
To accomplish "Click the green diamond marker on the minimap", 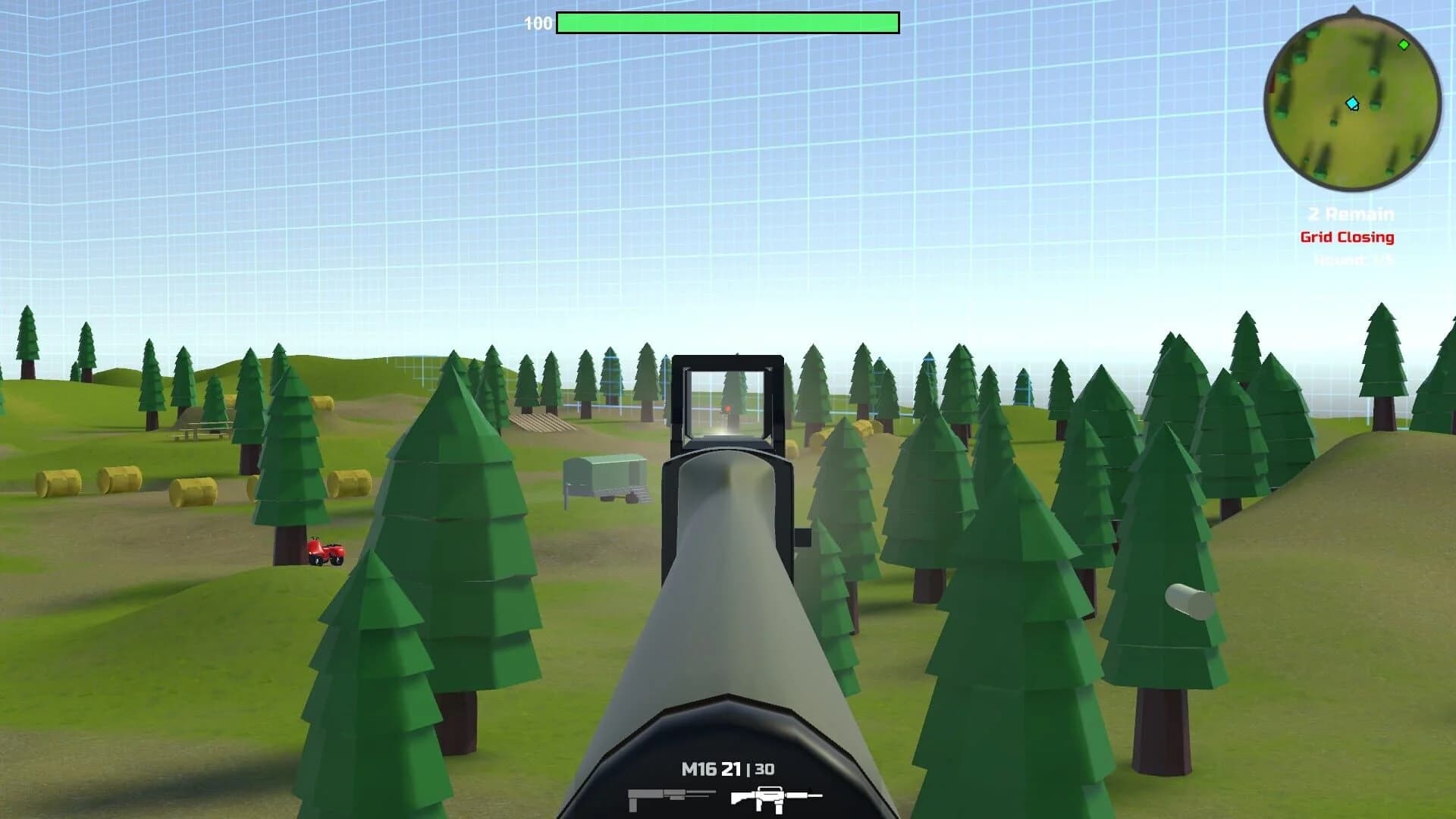I will tap(1404, 44).
